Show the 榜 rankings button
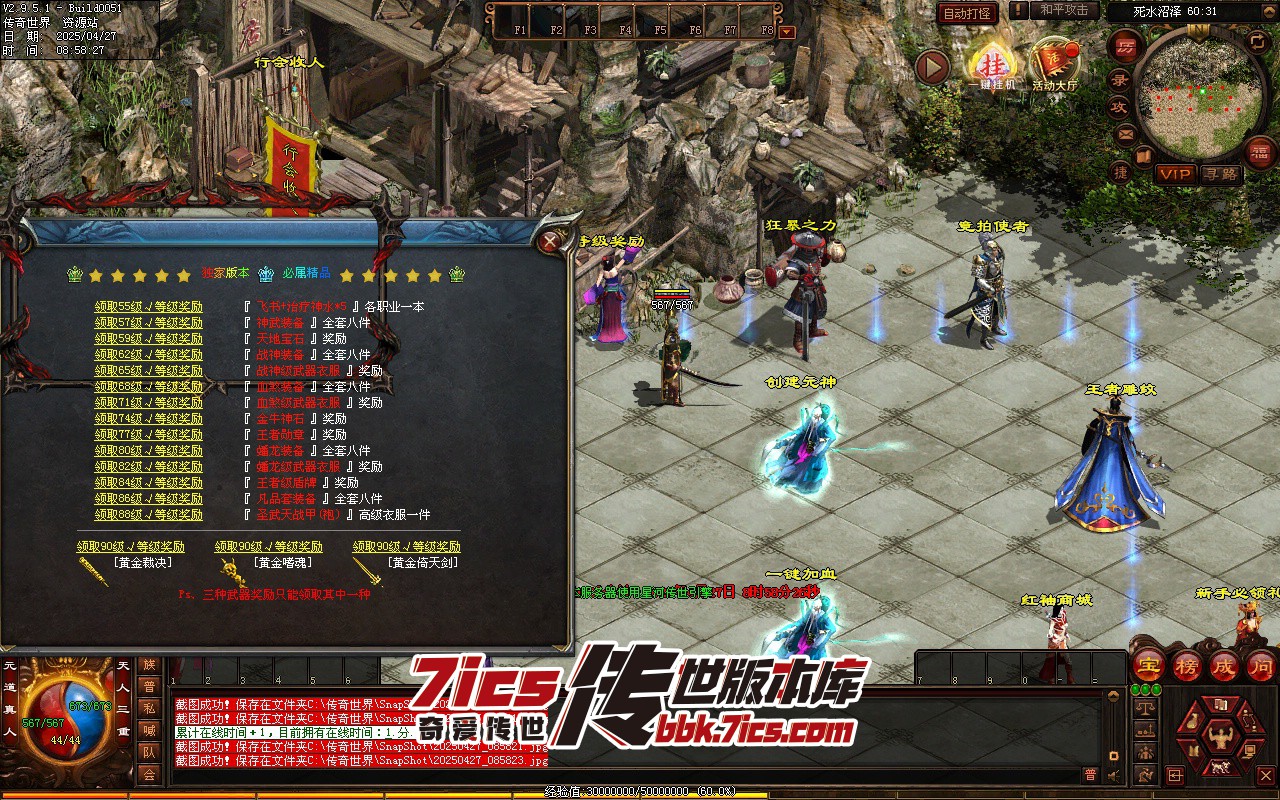This screenshot has height=800, width=1280. click(x=1187, y=665)
